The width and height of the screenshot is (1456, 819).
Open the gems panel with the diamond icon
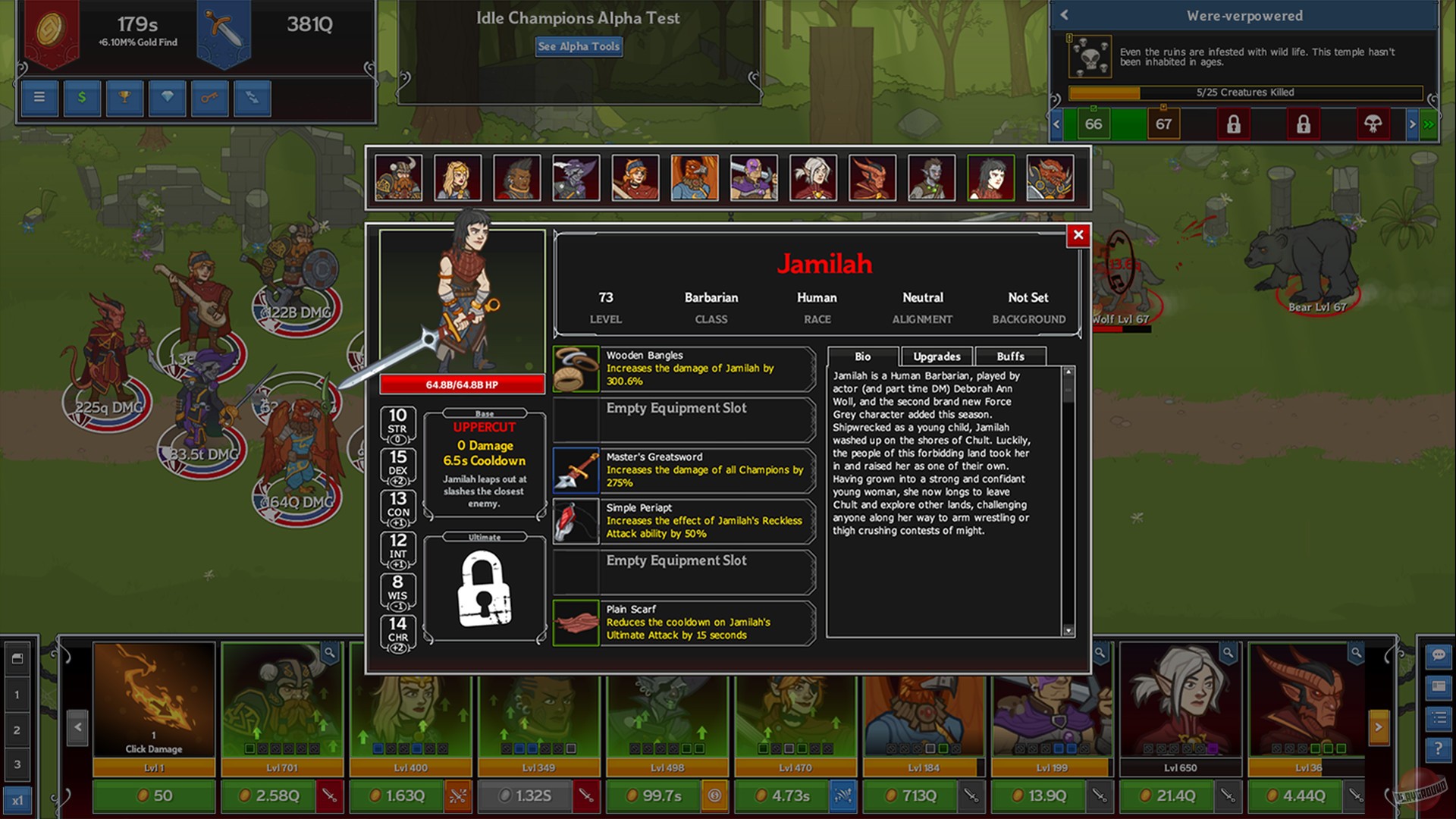point(167,98)
